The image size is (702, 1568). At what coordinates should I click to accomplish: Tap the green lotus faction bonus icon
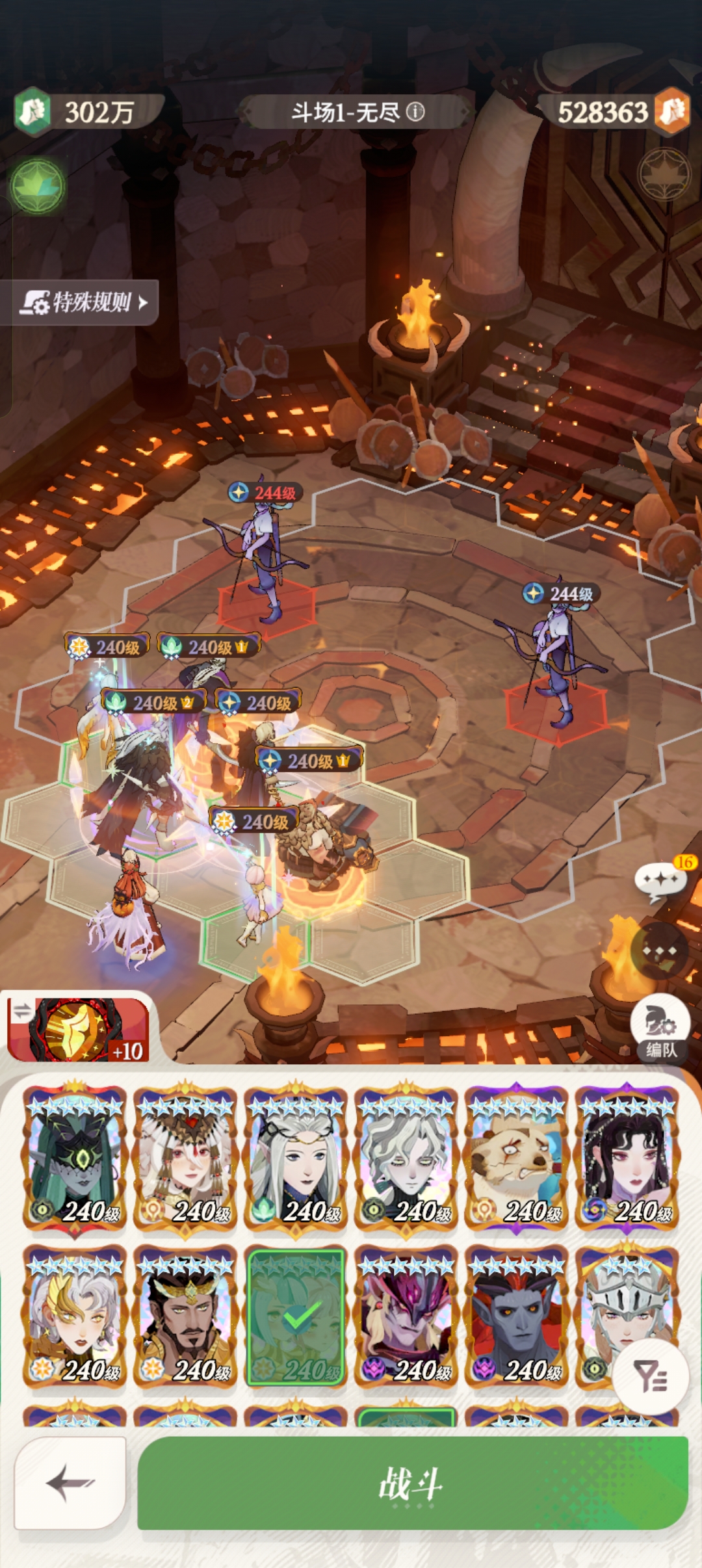point(38,186)
